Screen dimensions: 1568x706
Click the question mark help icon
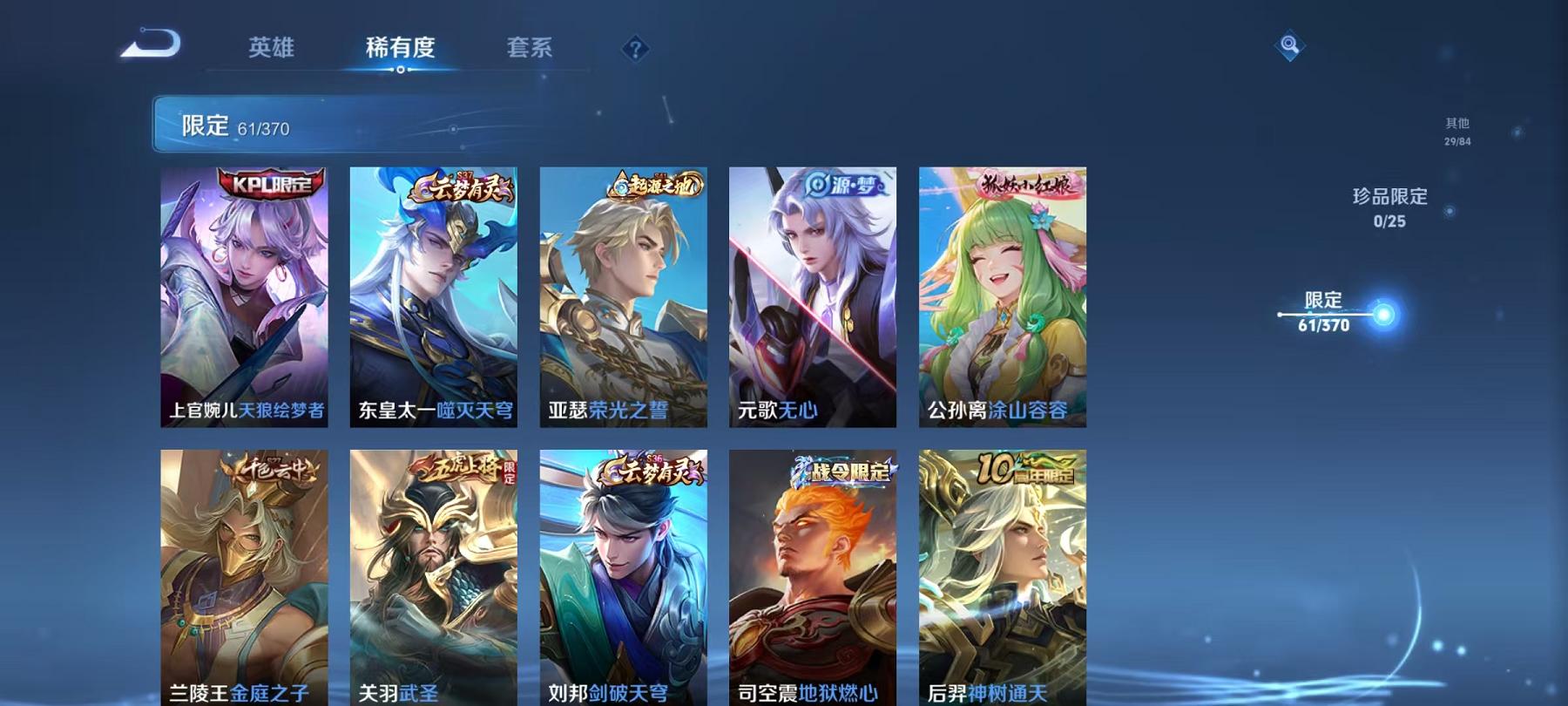636,48
